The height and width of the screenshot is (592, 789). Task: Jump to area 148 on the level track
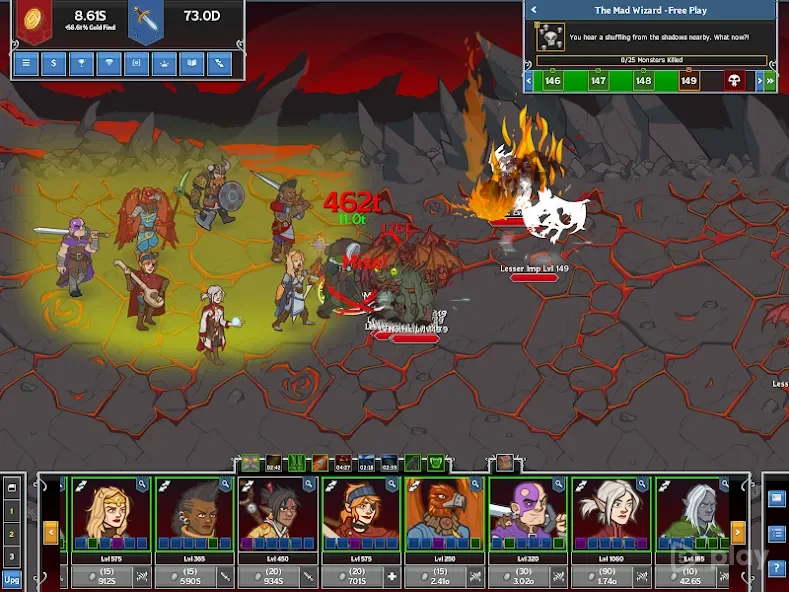(643, 81)
